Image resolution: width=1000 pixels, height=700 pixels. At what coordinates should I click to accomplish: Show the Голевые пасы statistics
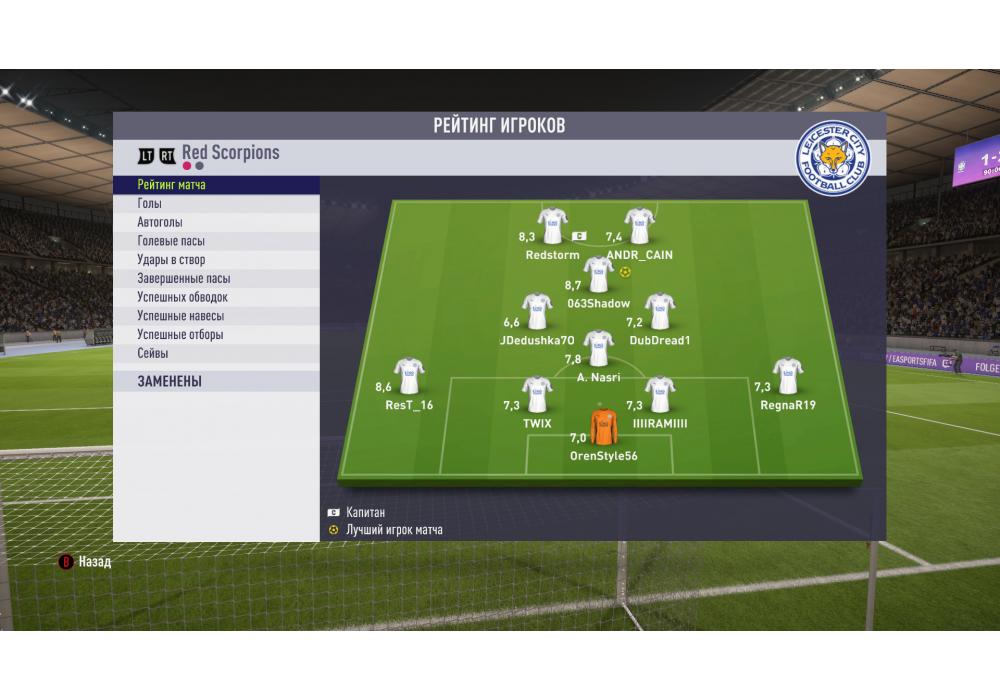tap(216, 241)
